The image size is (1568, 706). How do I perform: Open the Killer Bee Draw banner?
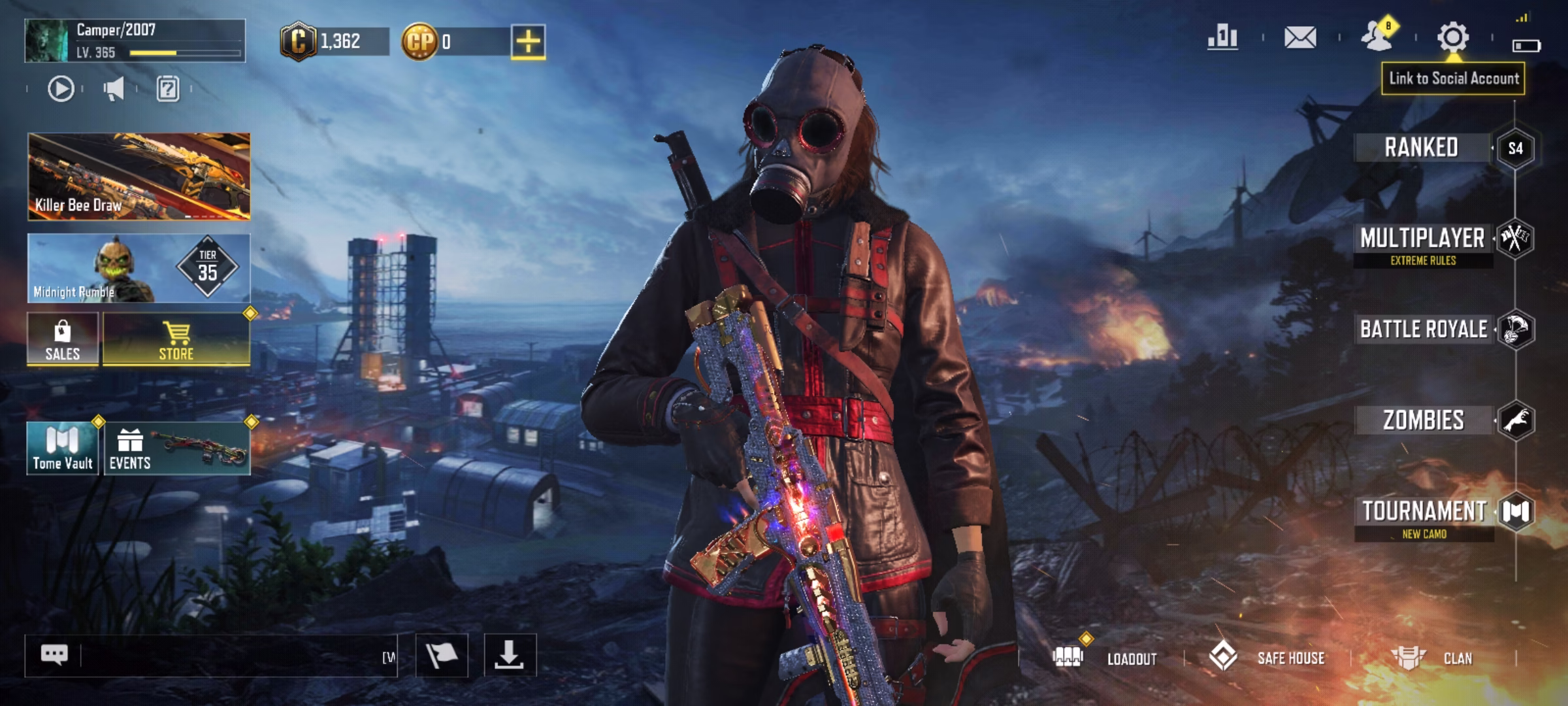click(x=139, y=176)
